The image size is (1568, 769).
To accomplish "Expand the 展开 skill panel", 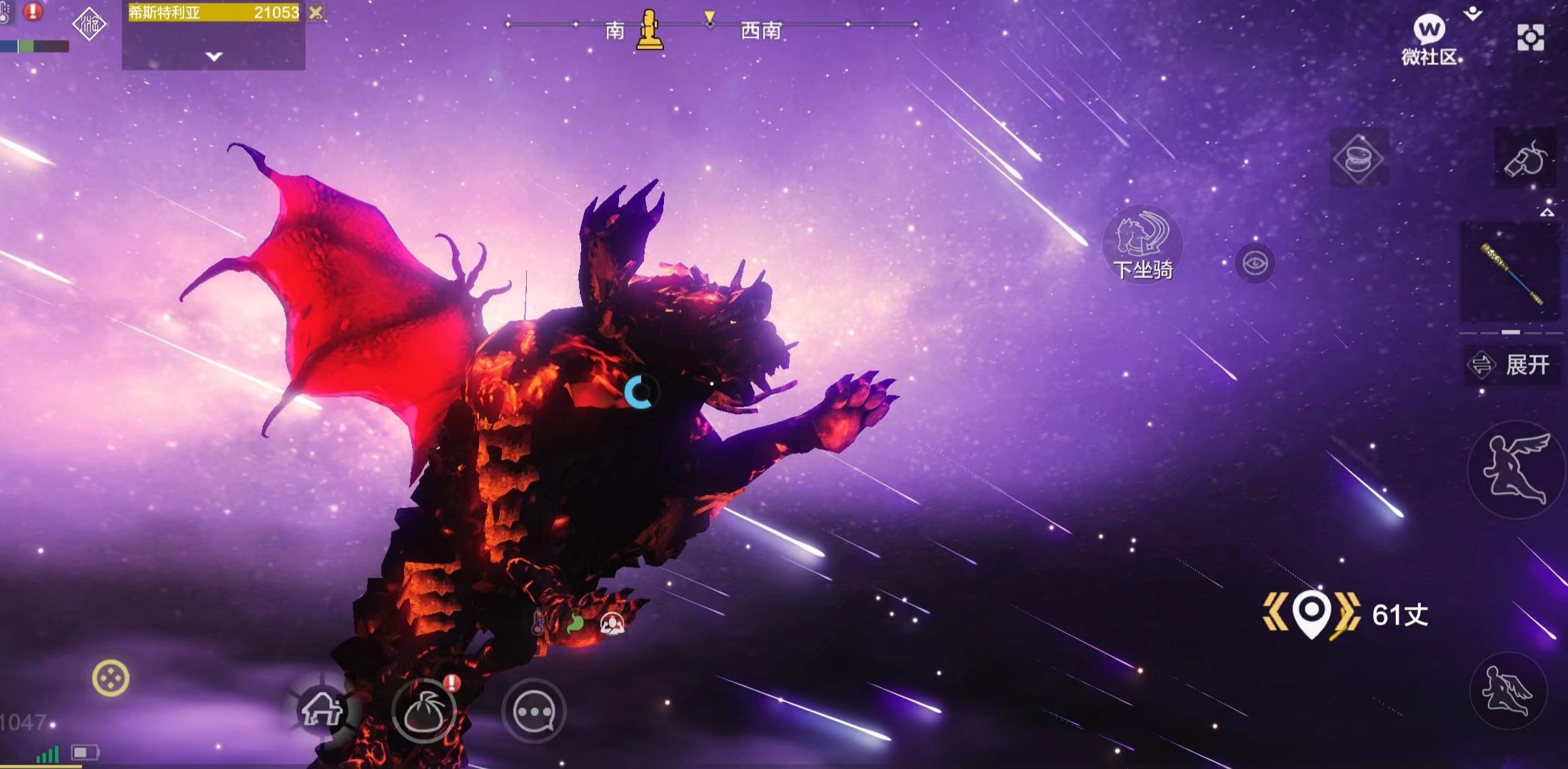I will (1512, 365).
